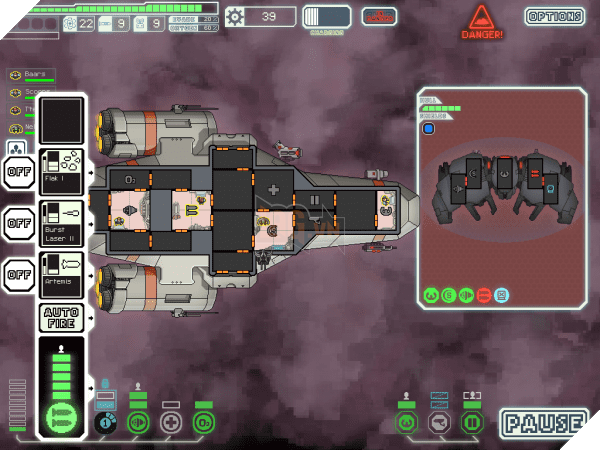Screen dimensions: 600x450
Task: Select the weapons system power icon
Action: [60, 419]
